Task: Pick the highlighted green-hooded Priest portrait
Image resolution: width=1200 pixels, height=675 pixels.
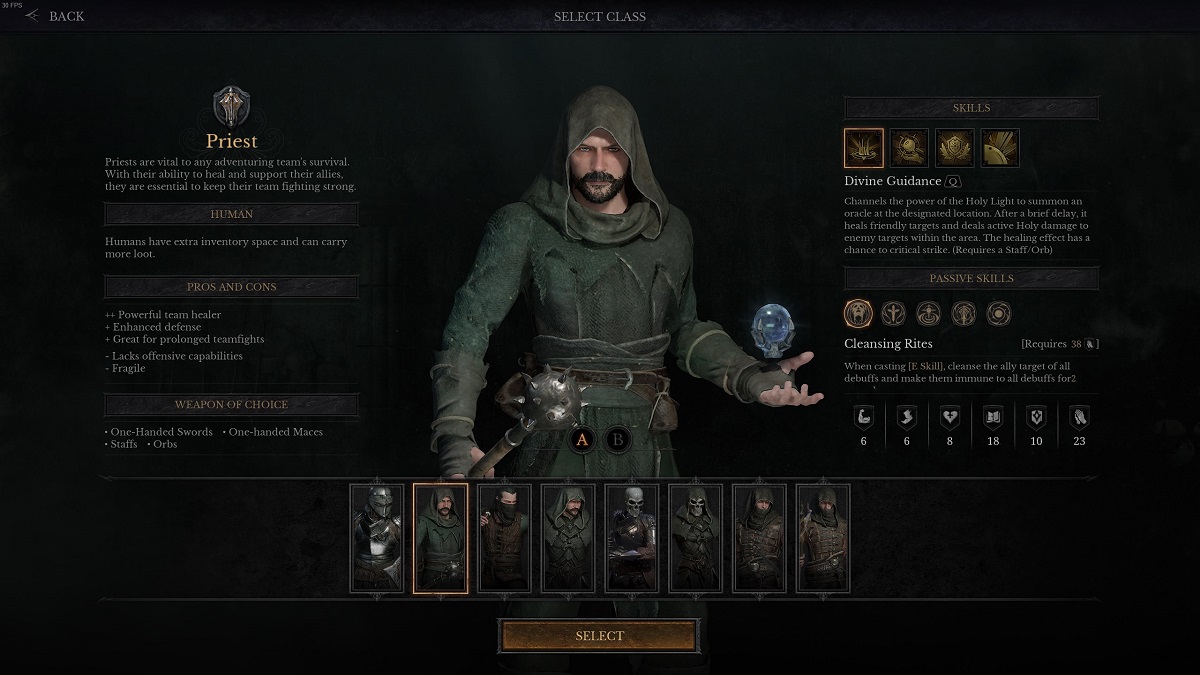Action: tap(440, 538)
